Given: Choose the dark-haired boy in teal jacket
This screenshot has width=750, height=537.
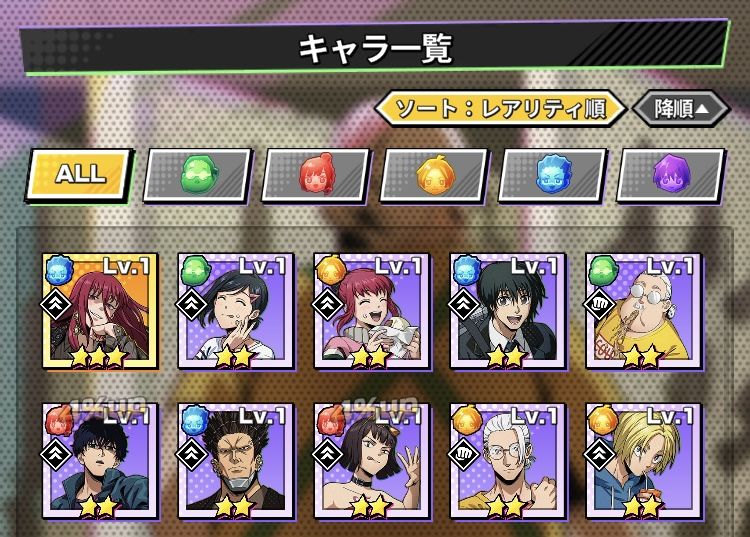Looking at the screenshot, I should (96, 461).
